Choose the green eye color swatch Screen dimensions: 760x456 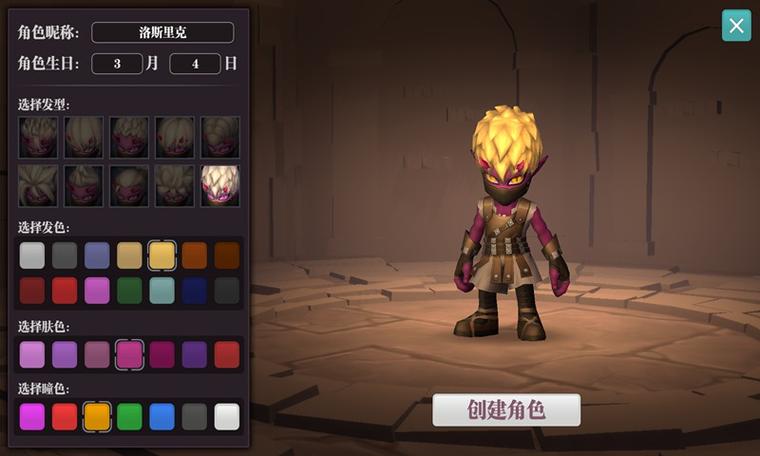pos(130,416)
